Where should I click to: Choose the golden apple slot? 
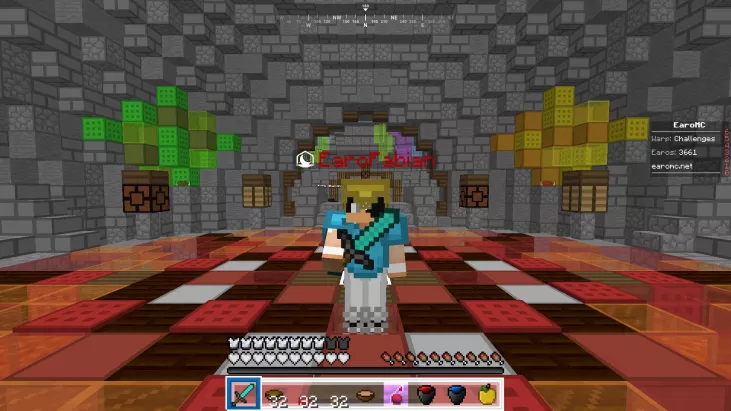click(487, 394)
